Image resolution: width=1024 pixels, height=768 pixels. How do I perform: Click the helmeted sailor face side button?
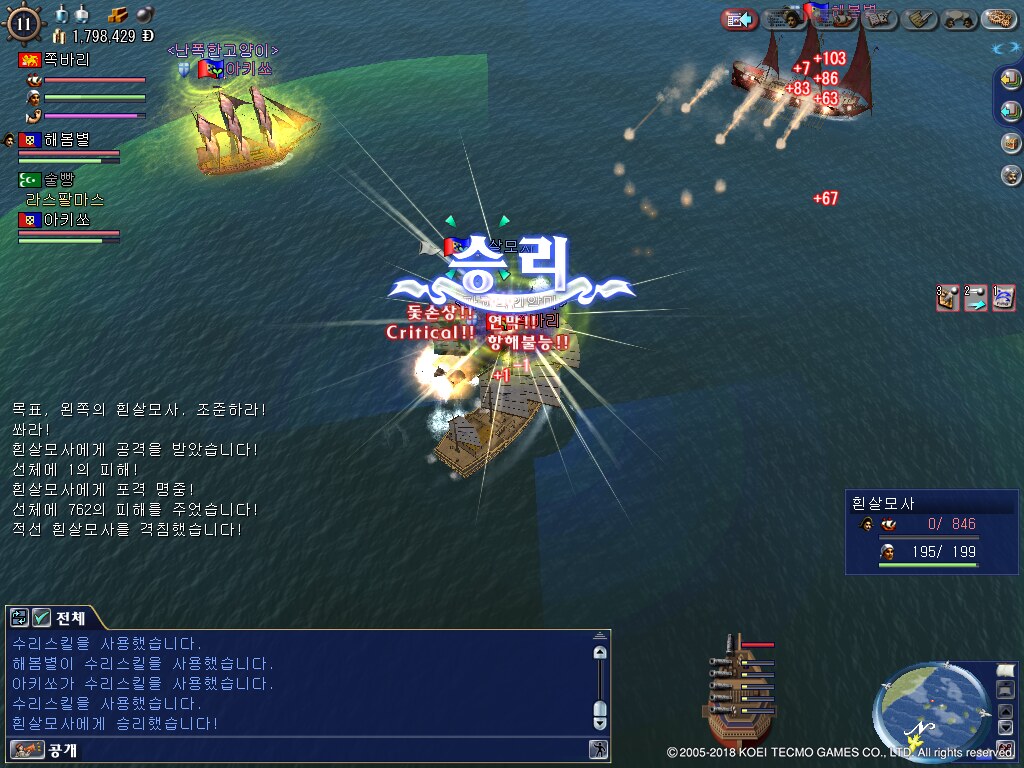[x=1011, y=175]
